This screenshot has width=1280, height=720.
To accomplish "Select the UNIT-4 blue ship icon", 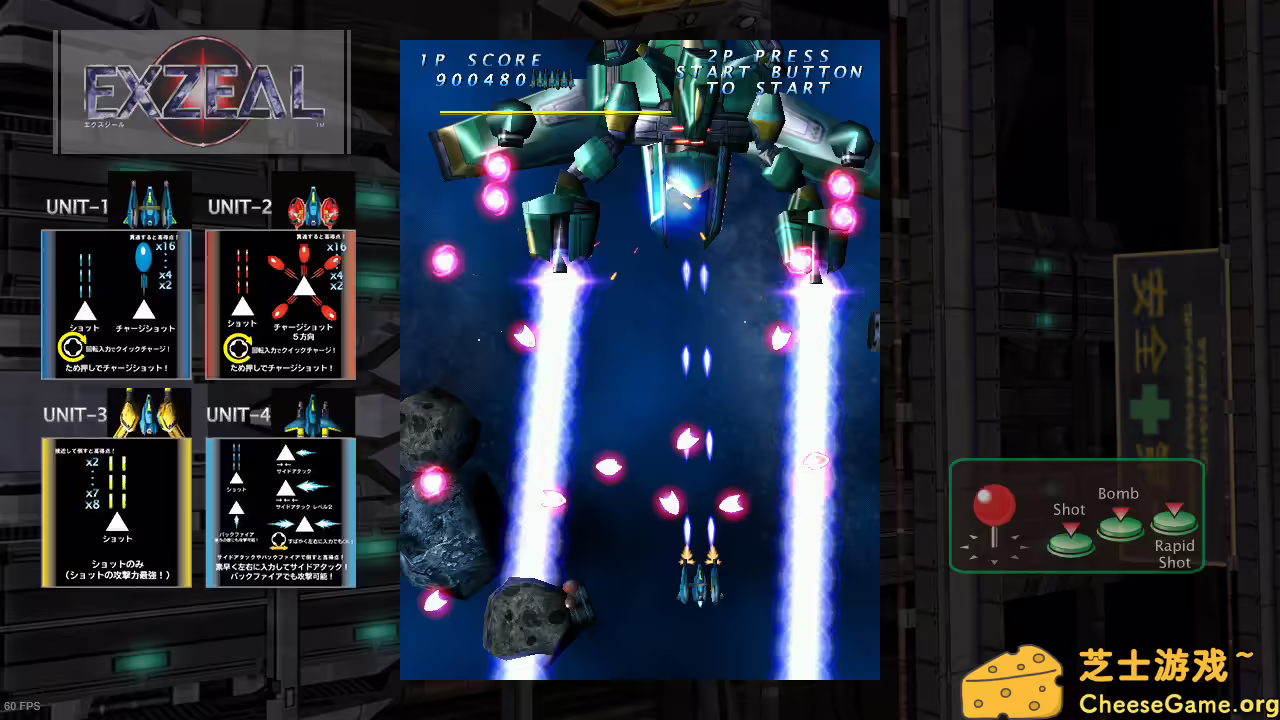I will coord(314,415).
